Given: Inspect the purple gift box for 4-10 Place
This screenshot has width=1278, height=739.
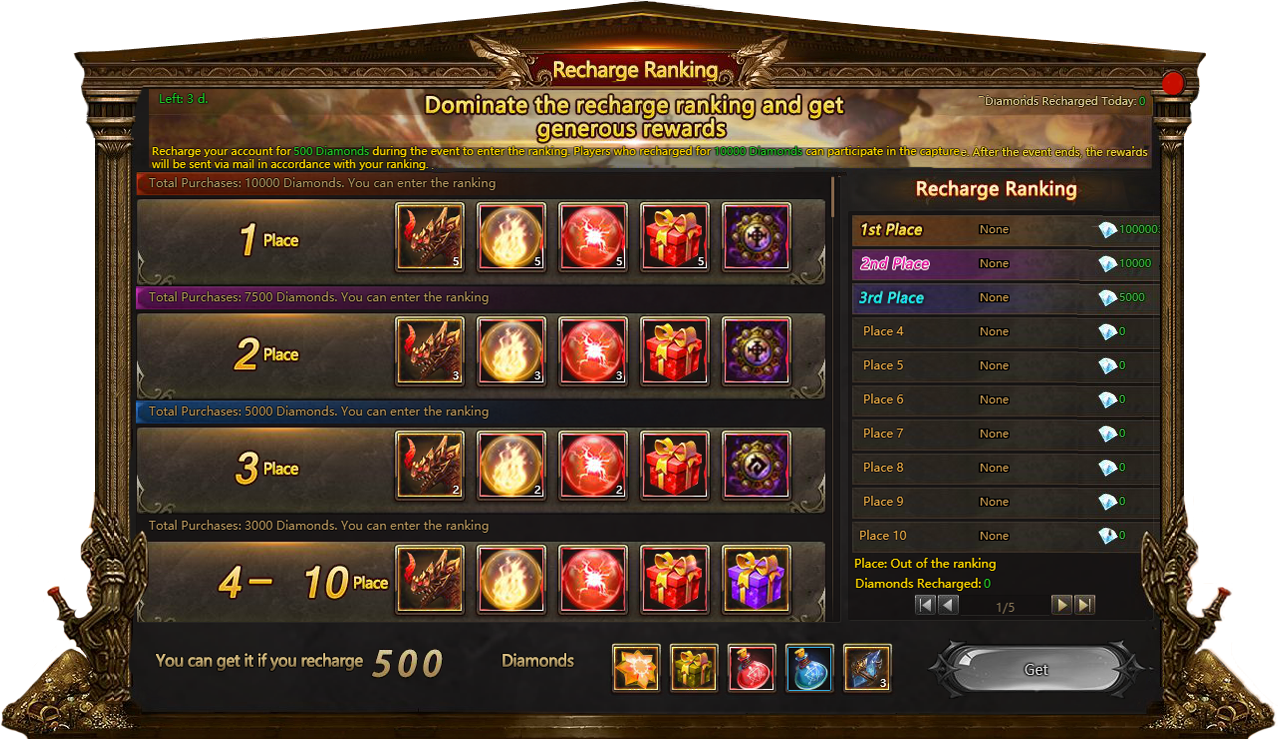Looking at the screenshot, I should coord(756,579).
